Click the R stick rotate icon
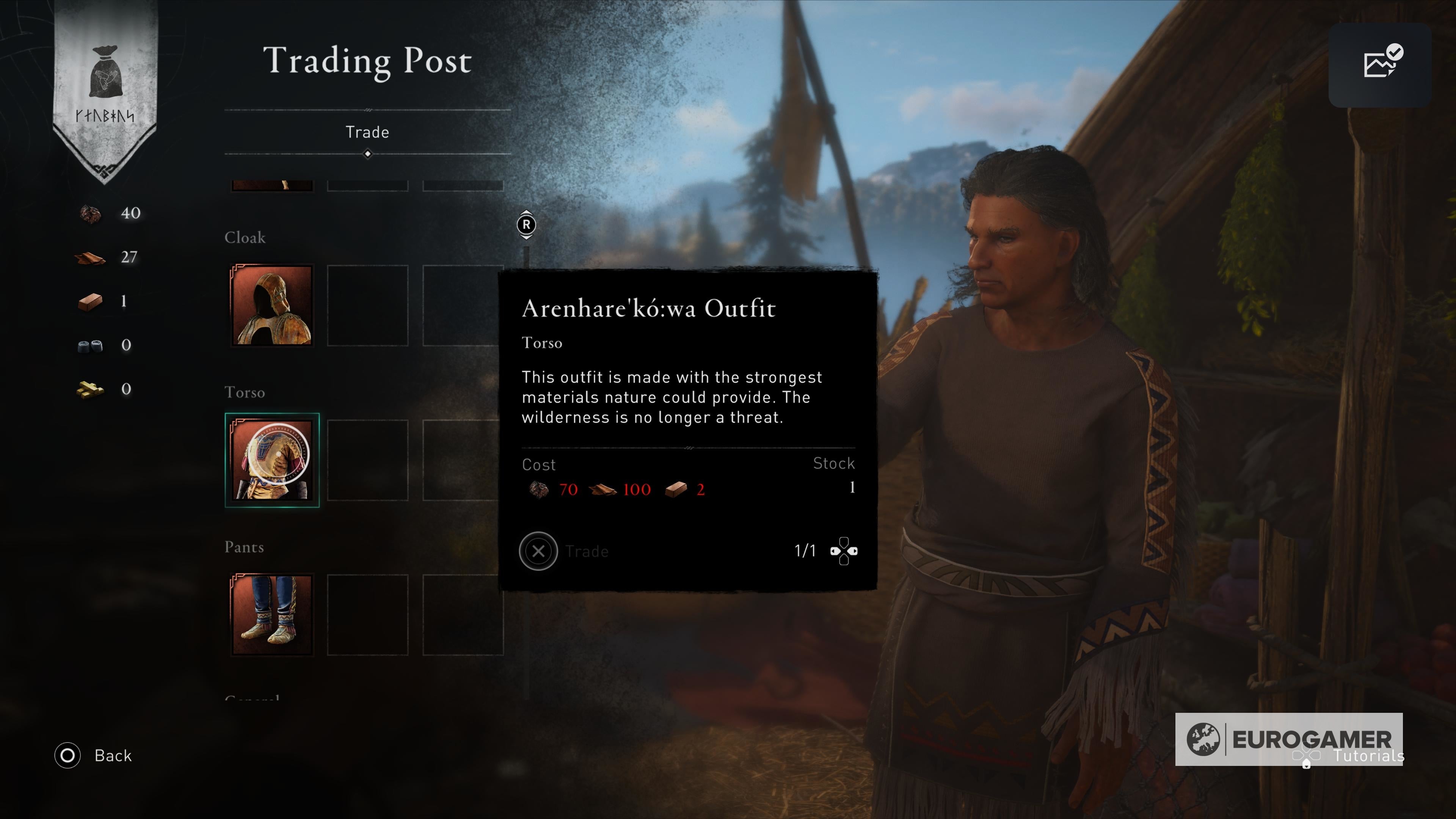The image size is (1456, 819). [527, 224]
